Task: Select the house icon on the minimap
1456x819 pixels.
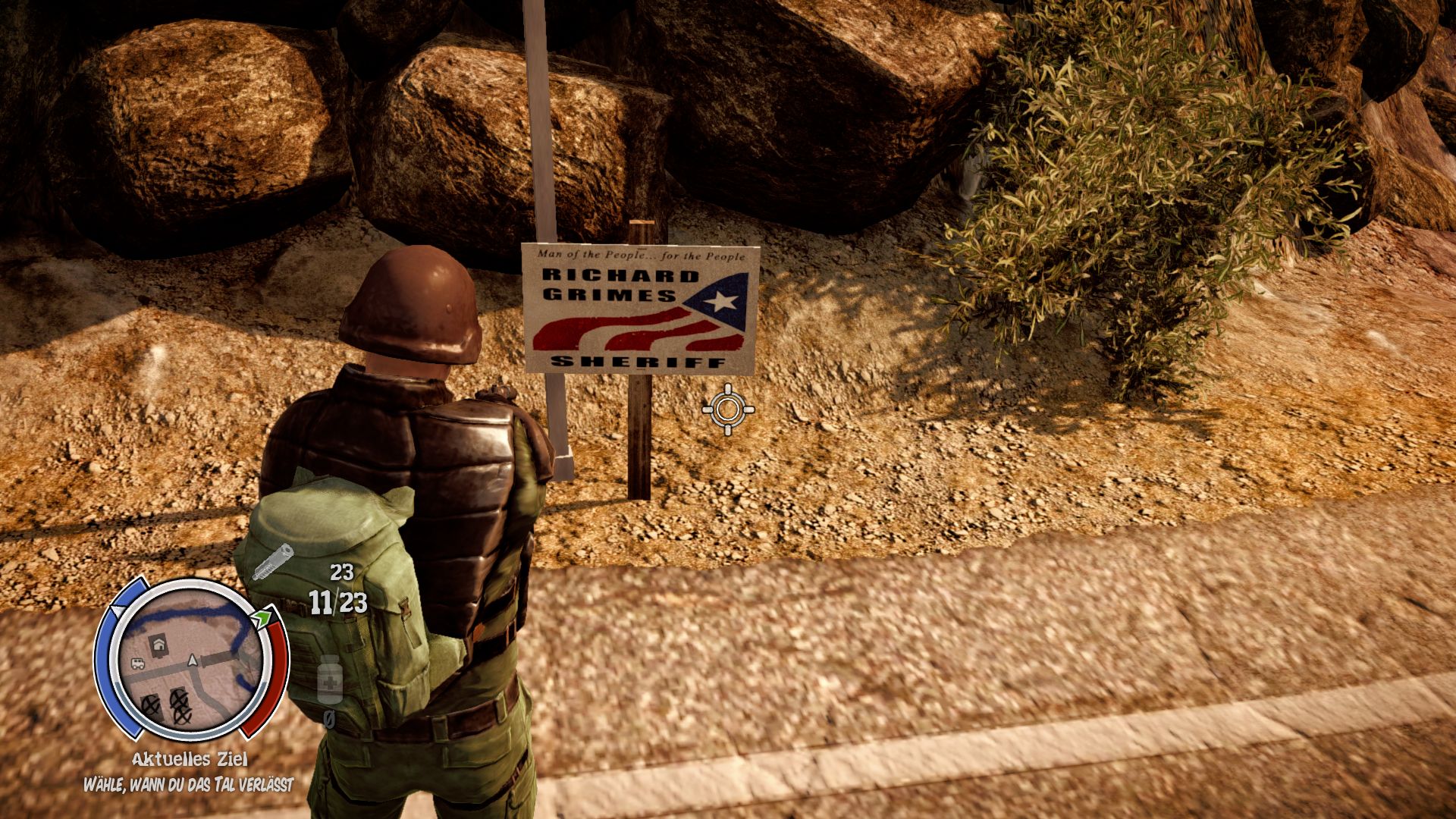Action: (x=158, y=645)
